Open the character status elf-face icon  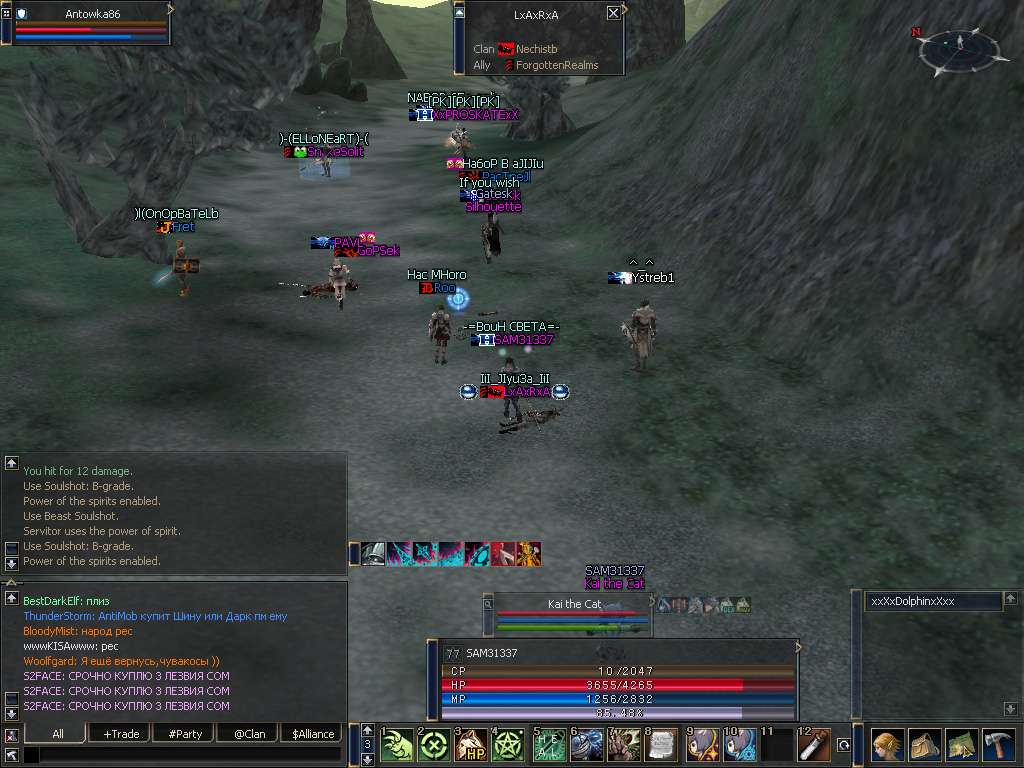886,745
